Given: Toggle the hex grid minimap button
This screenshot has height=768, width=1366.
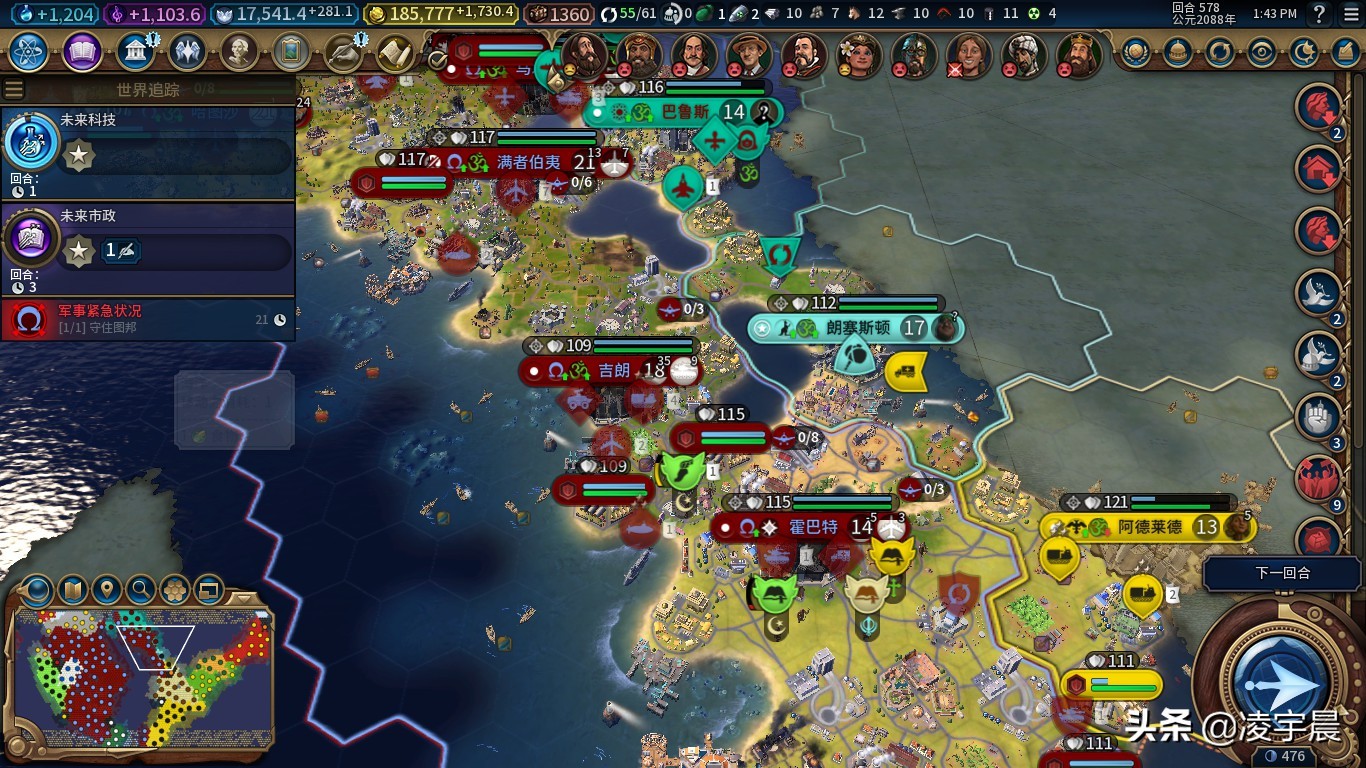Looking at the screenshot, I should pos(175,590).
